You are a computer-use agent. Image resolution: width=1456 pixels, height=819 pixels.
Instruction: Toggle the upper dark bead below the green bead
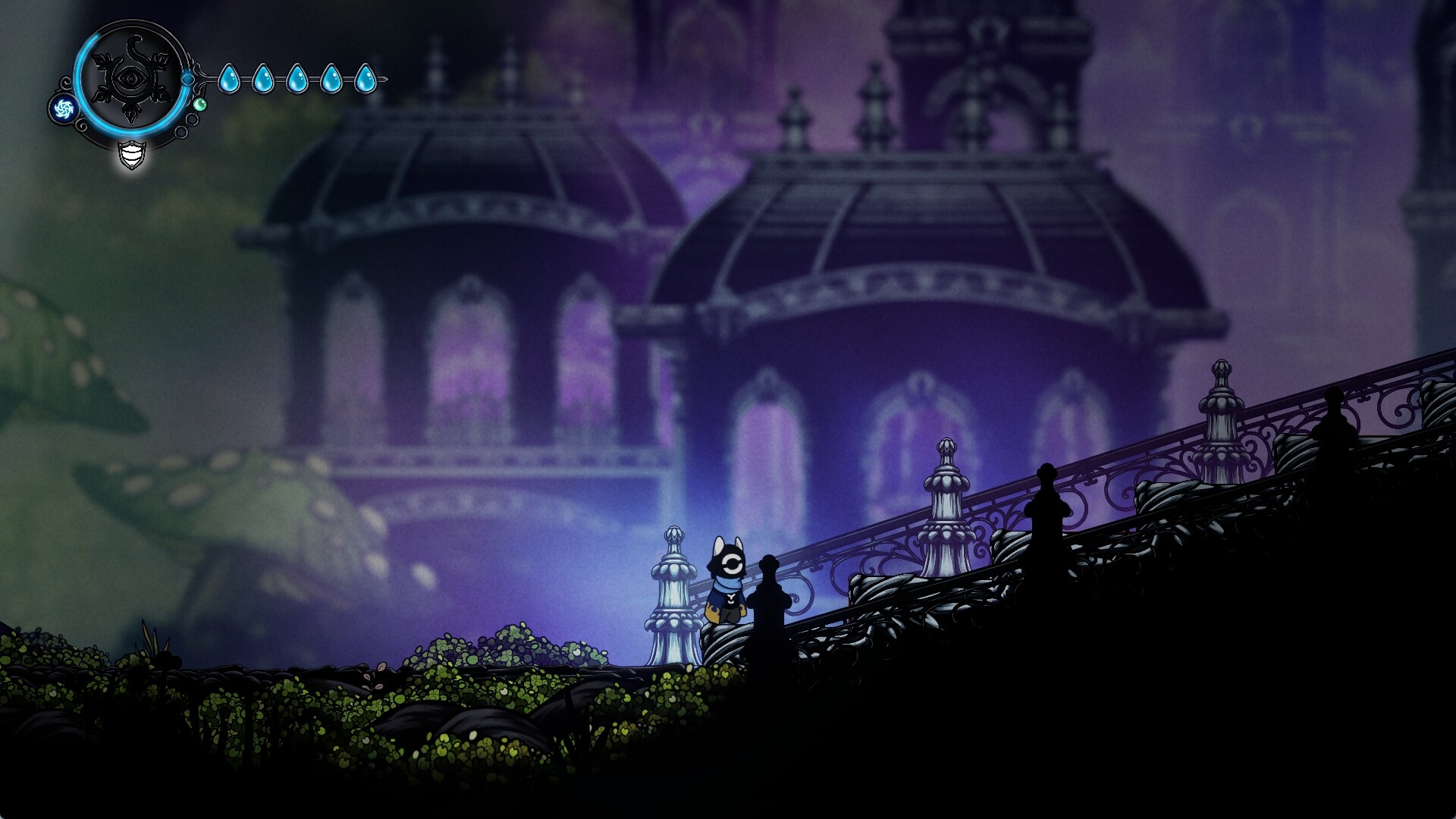click(192, 118)
